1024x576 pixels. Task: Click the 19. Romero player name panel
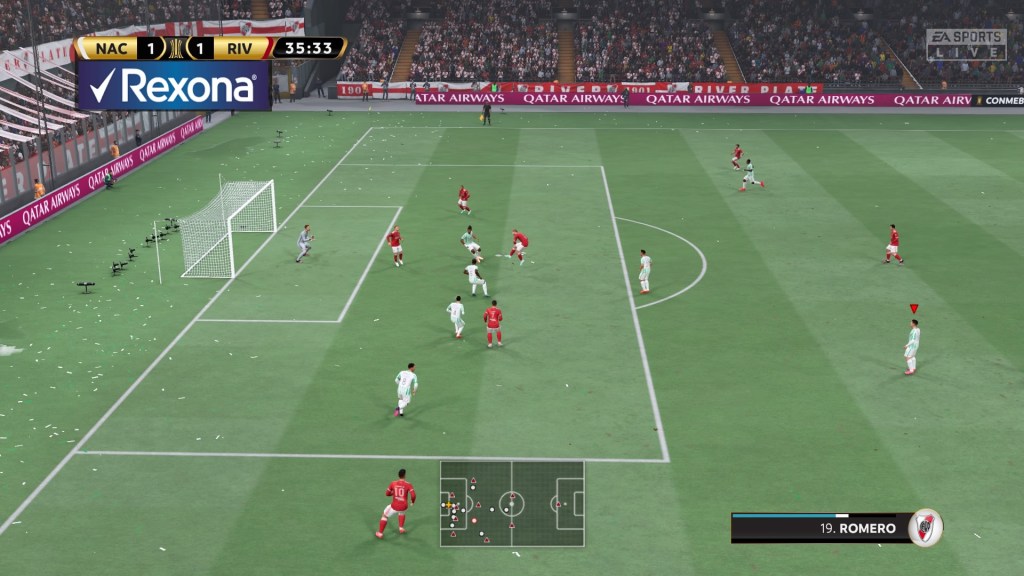coord(820,528)
